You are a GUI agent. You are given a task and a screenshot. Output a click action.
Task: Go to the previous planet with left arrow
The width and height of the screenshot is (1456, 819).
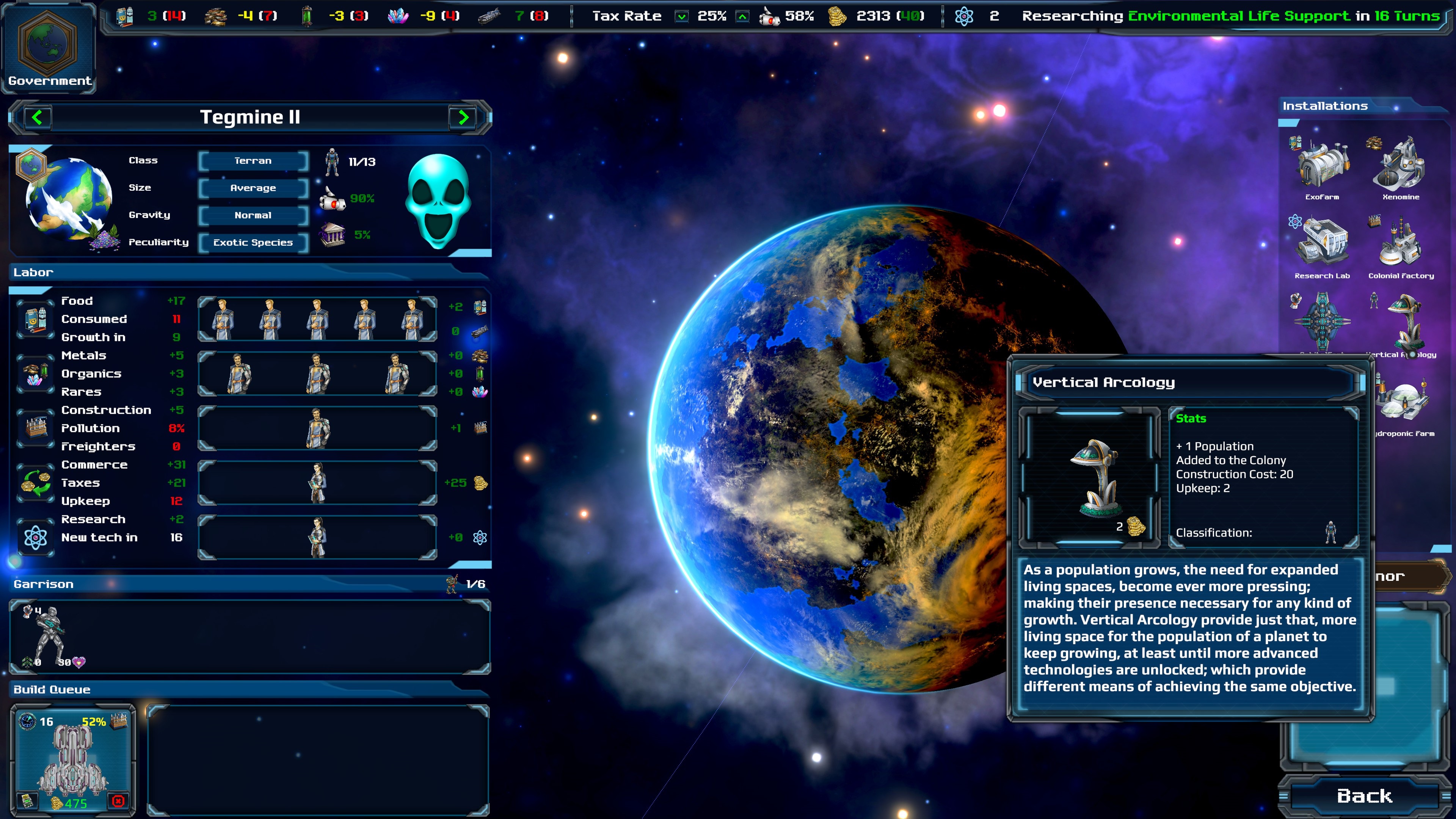pos(38,118)
